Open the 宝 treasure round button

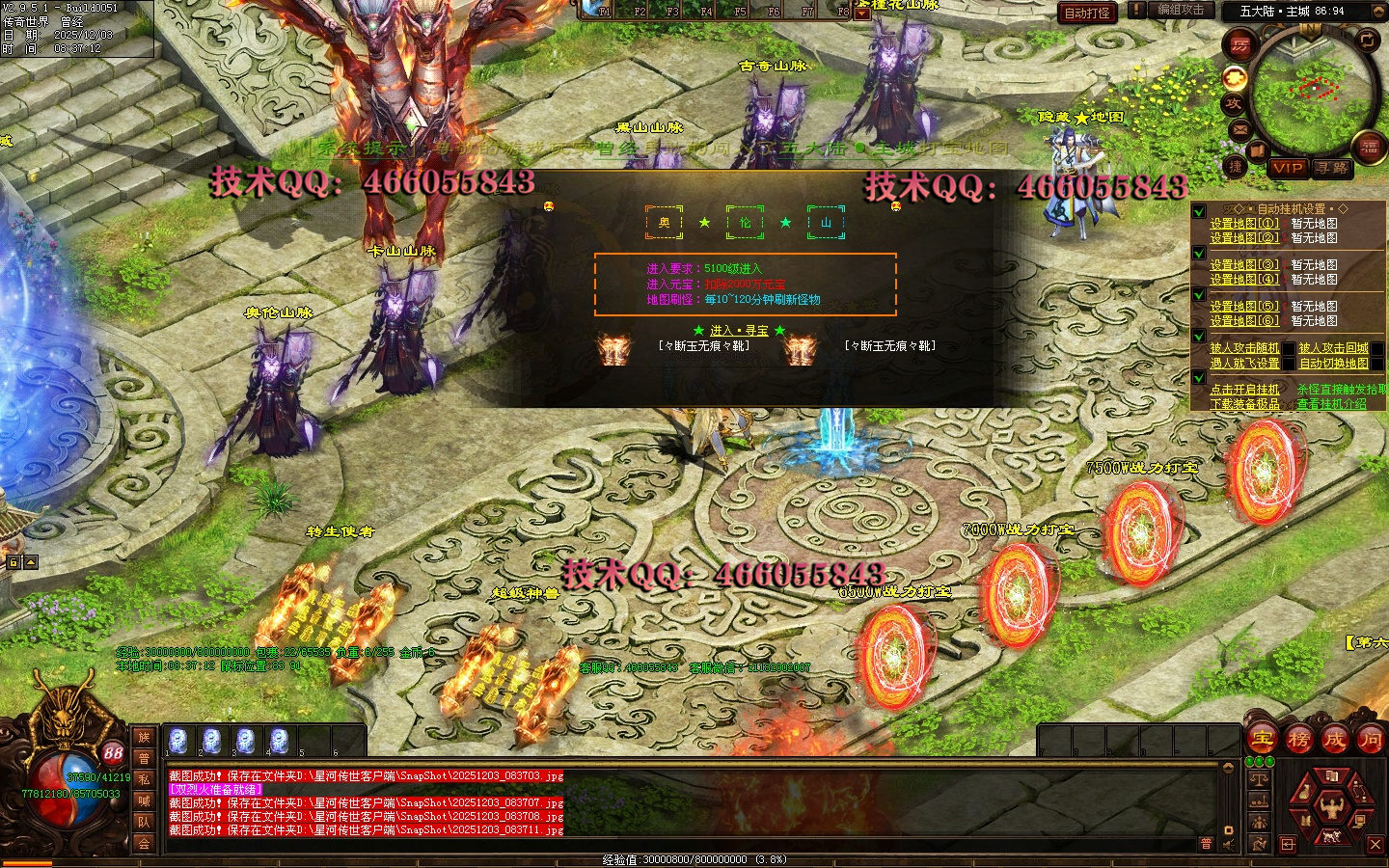[x=1262, y=741]
